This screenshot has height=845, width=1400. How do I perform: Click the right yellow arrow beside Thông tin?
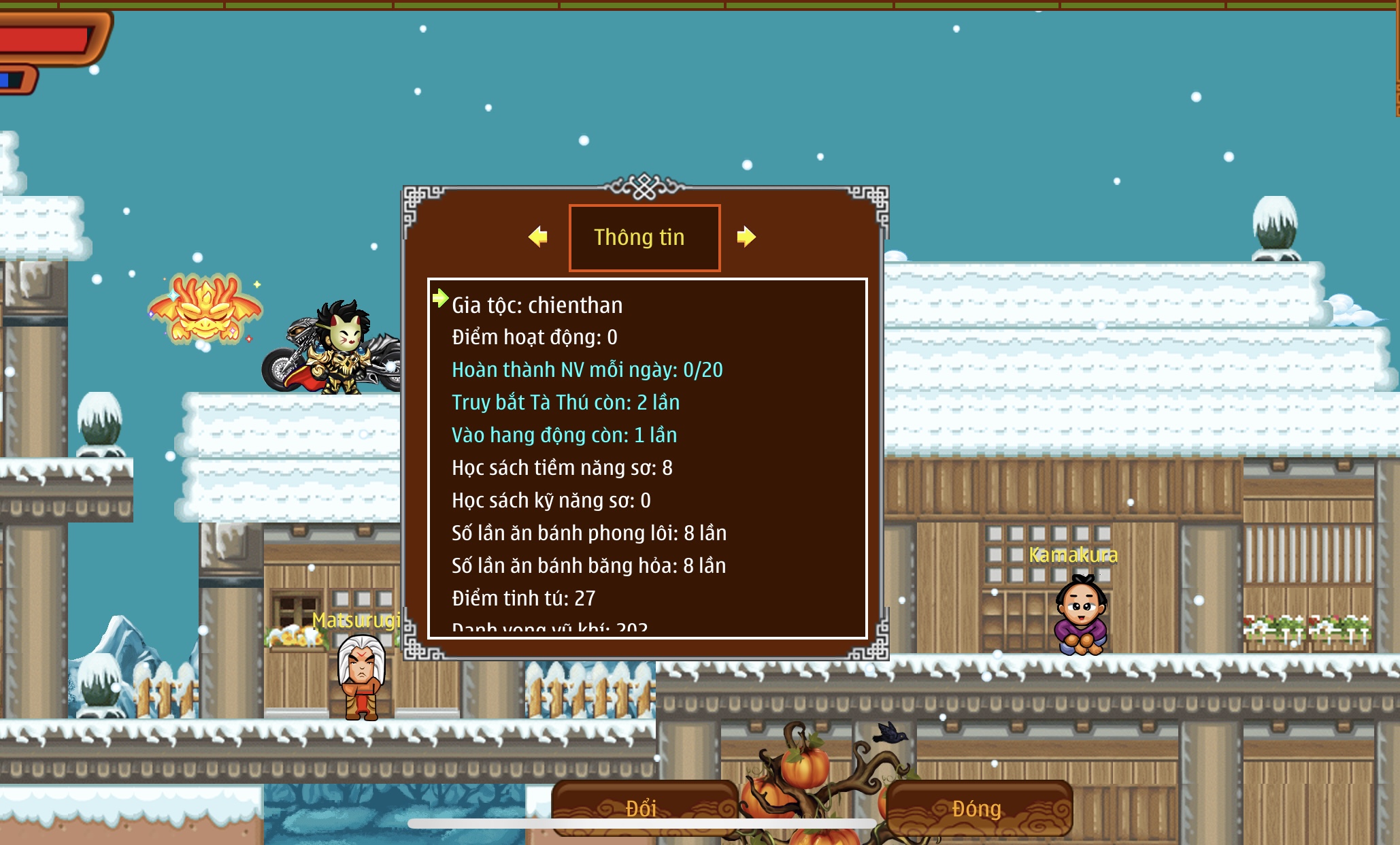click(746, 237)
